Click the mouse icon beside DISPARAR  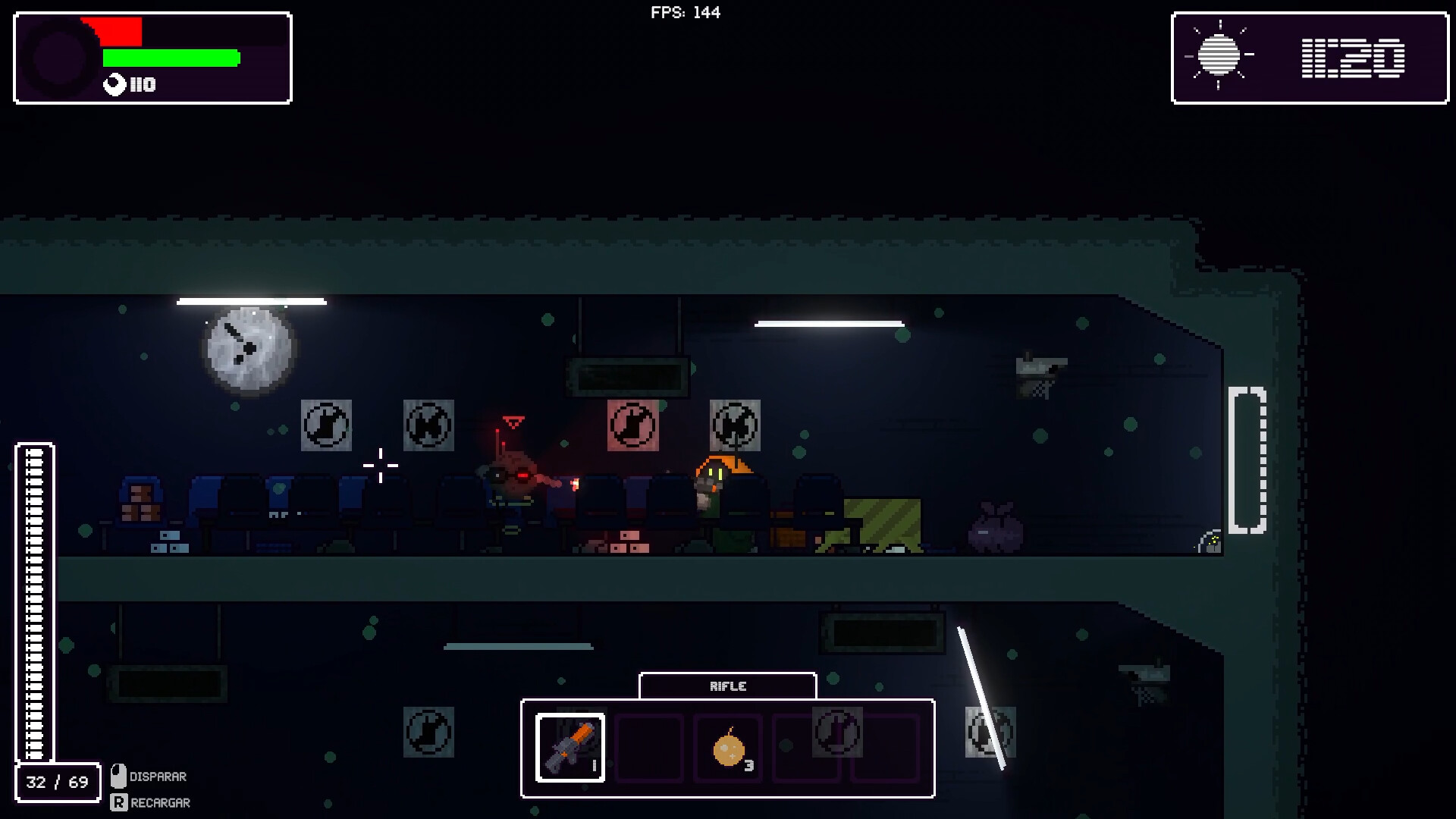point(118,775)
